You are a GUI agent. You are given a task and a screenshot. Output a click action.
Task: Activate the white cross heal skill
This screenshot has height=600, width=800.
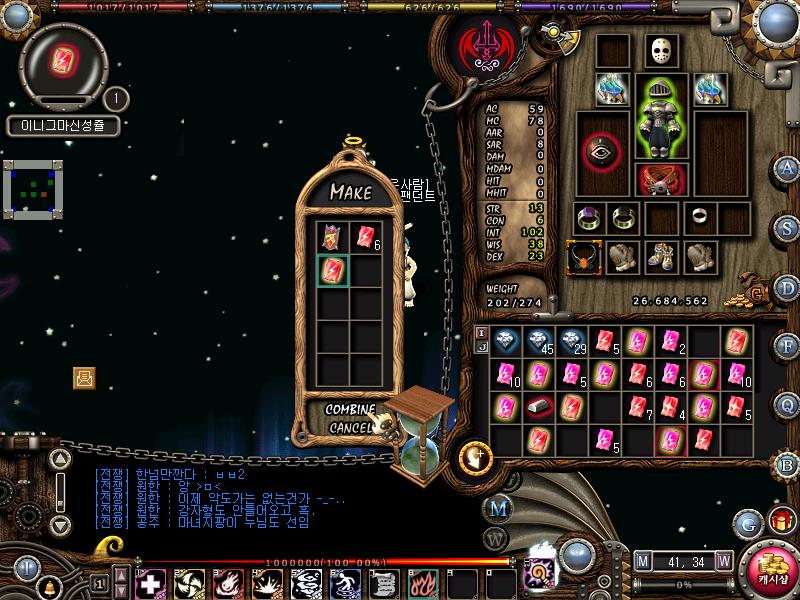tap(150, 582)
